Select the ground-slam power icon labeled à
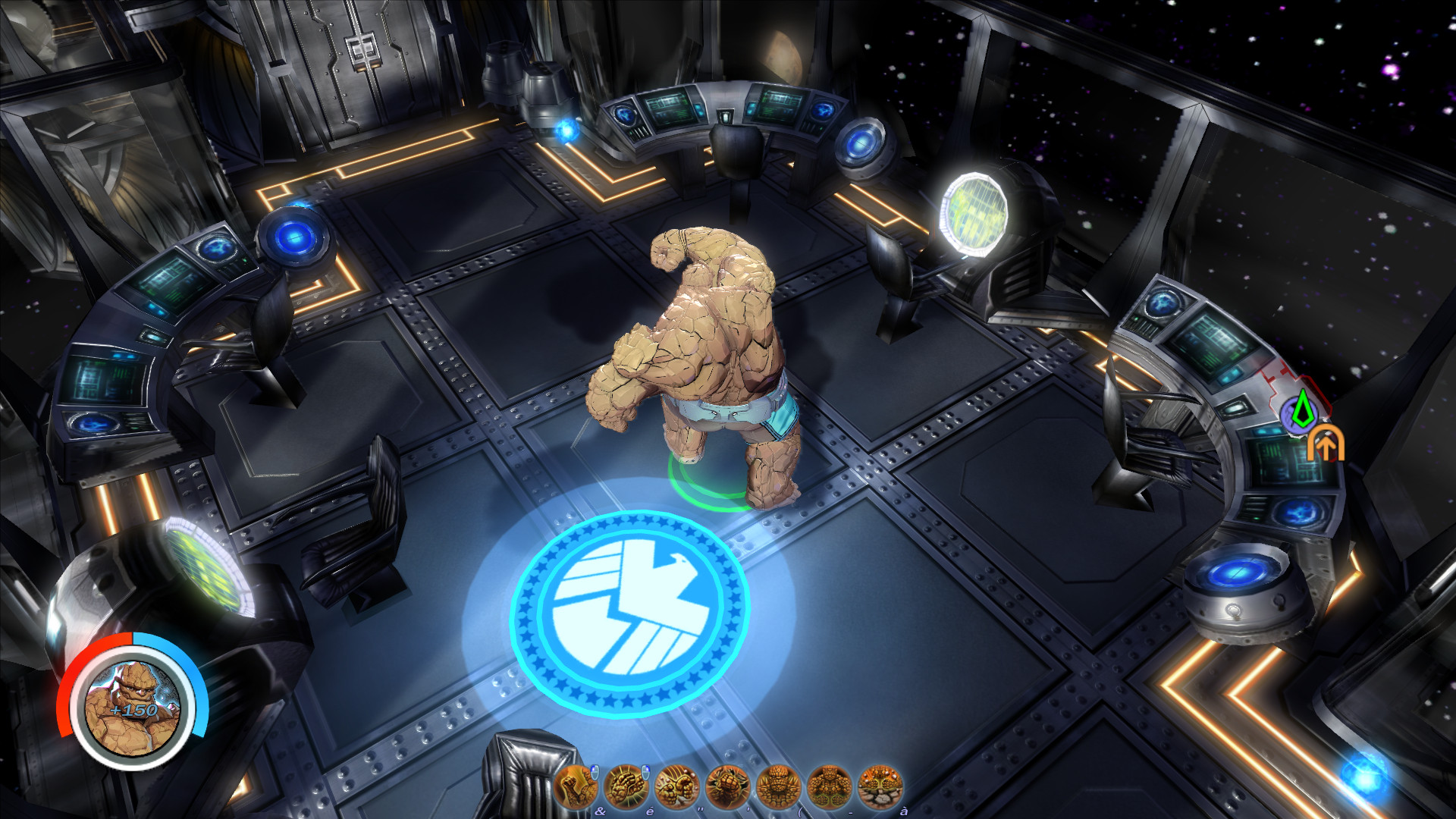The height and width of the screenshot is (819, 1456). (x=880, y=785)
